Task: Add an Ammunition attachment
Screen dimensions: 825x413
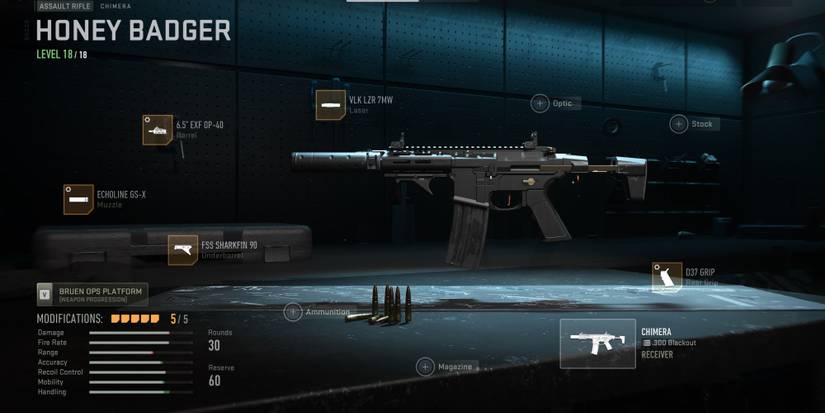Action: click(x=293, y=312)
